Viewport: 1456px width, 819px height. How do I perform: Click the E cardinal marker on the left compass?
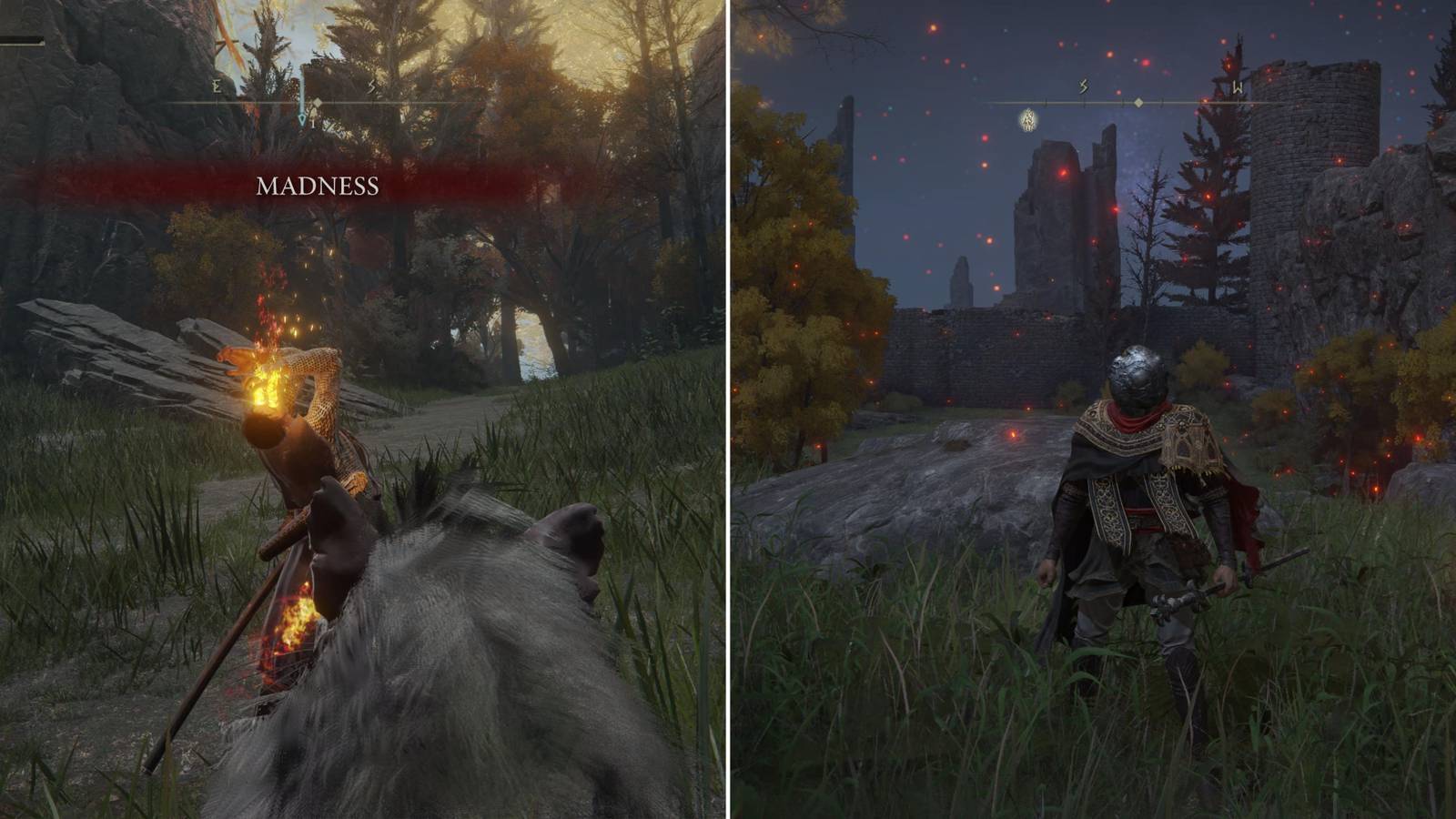coord(217,87)
